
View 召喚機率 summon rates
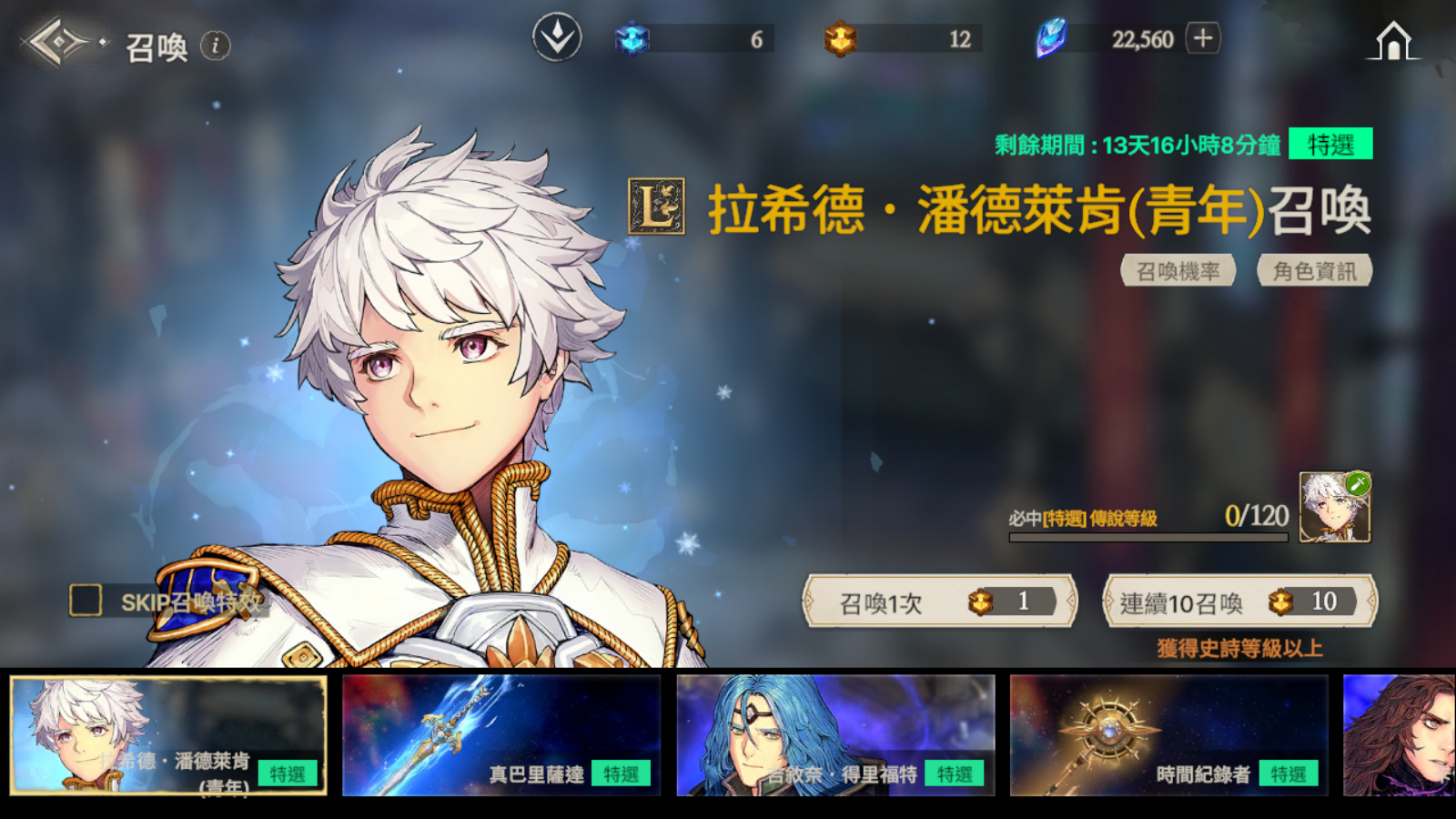coord(1178,271)
